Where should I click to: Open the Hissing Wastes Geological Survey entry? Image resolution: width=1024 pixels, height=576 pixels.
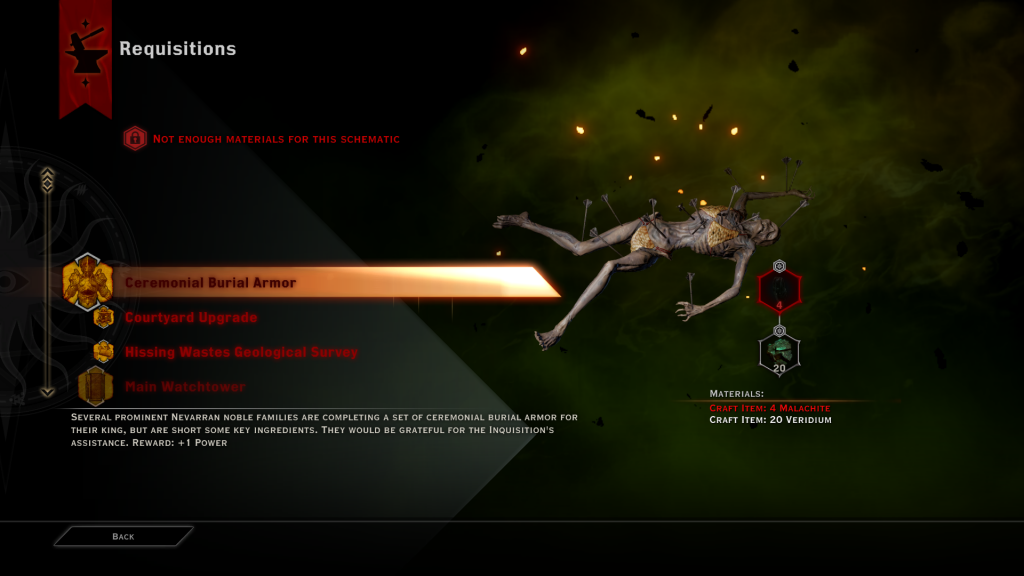pyautogui.click(x=240, y=352)
